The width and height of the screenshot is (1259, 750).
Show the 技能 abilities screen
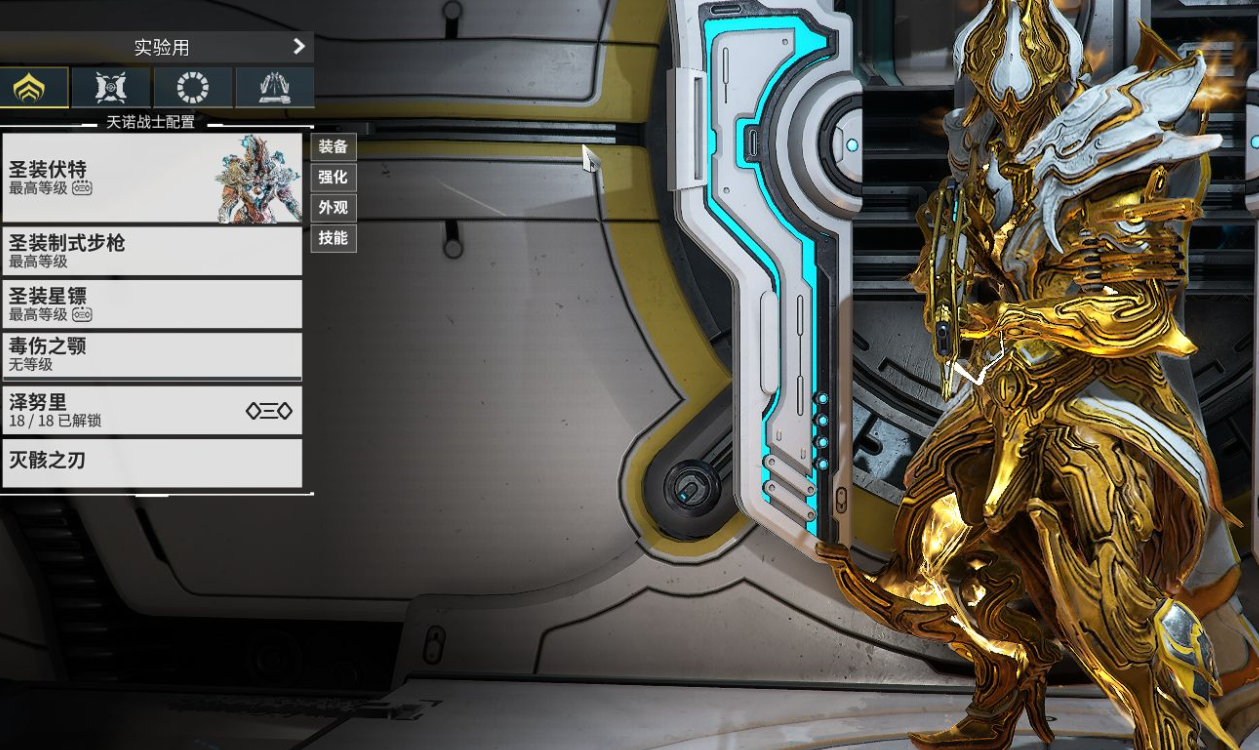(333, 238)
